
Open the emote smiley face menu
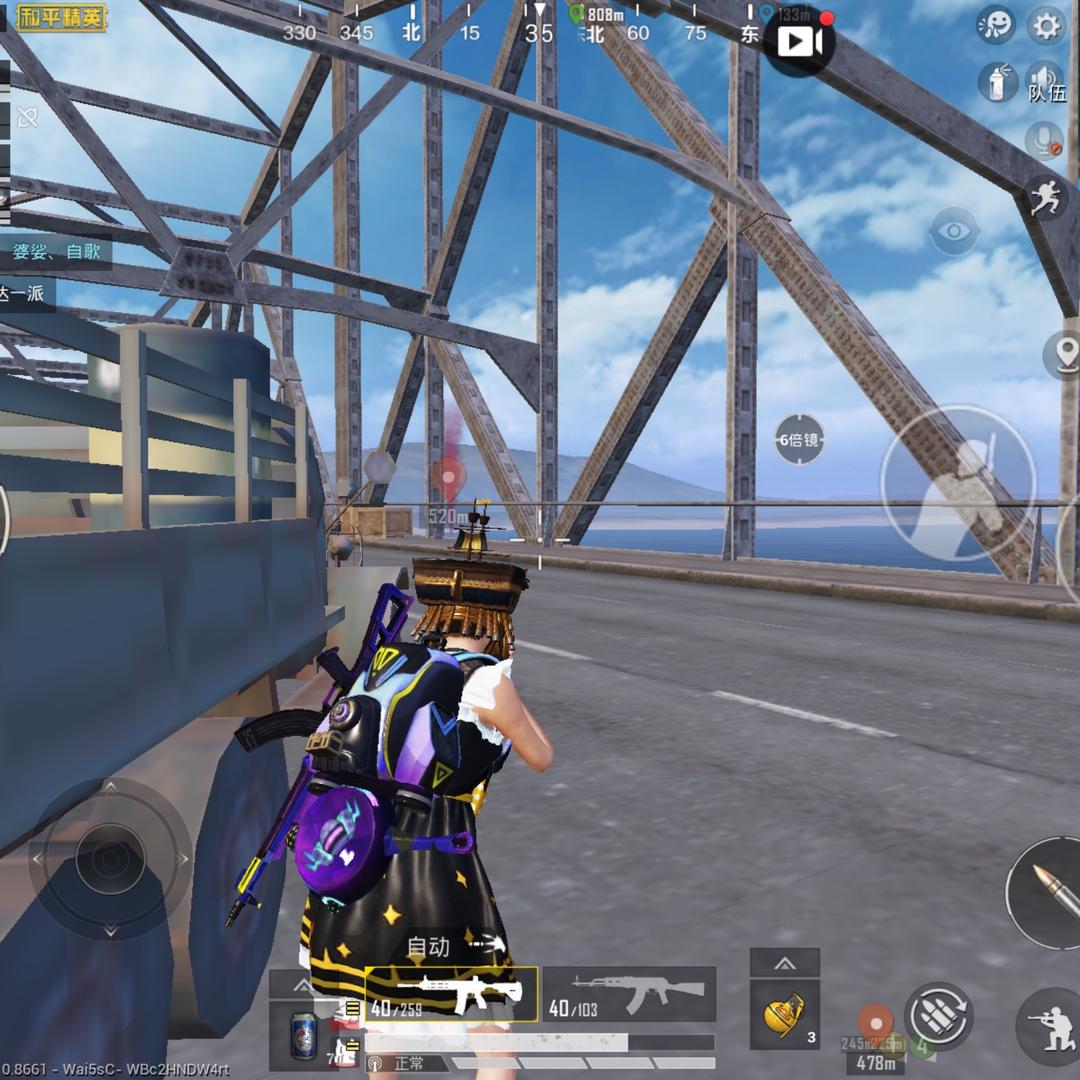(995, 26)
